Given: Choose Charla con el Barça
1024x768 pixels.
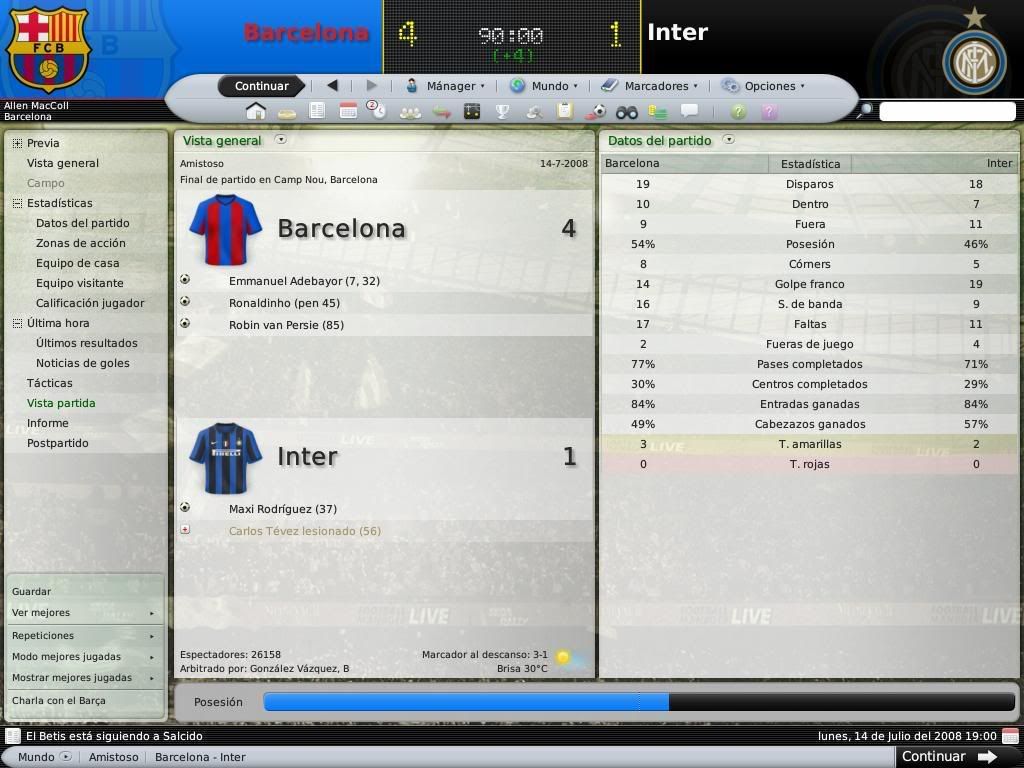Looking at the screenshot, I should [x=58, y=700].
